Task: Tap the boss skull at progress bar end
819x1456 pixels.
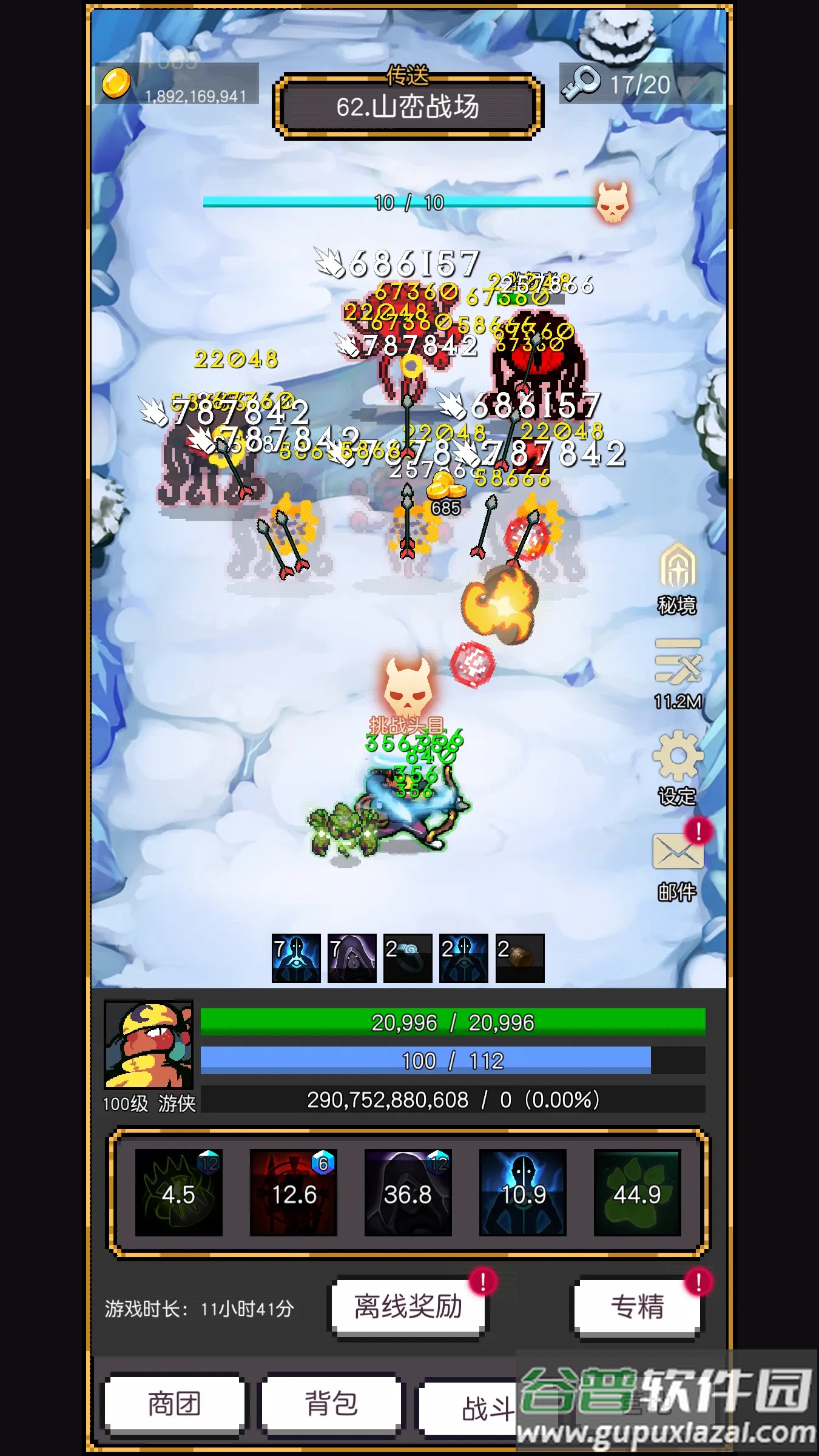Action: [x=613, y=202]
